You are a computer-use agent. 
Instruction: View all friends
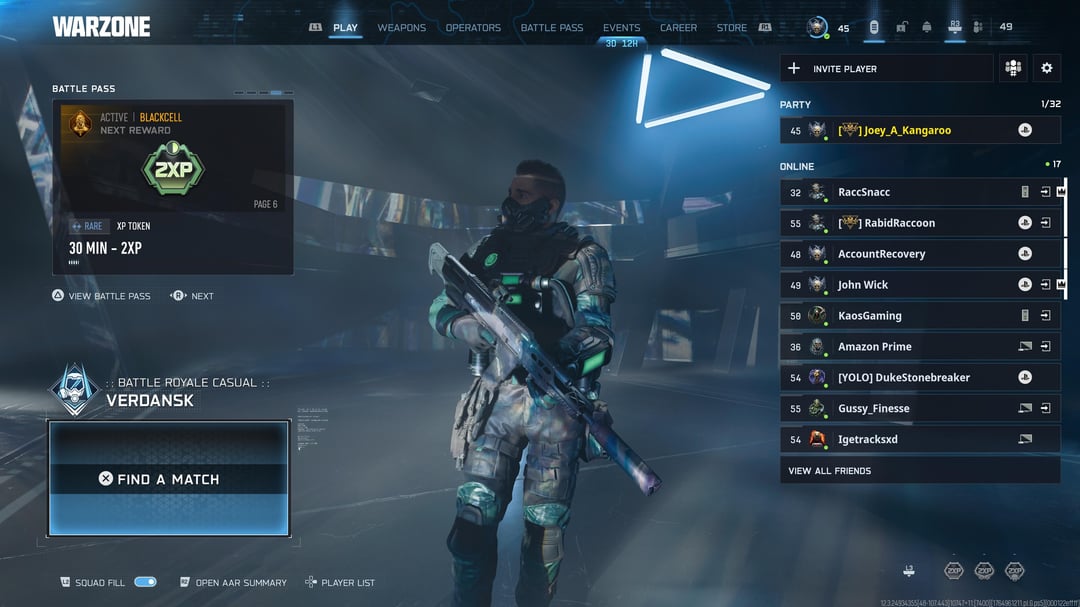tap(830, 471)
